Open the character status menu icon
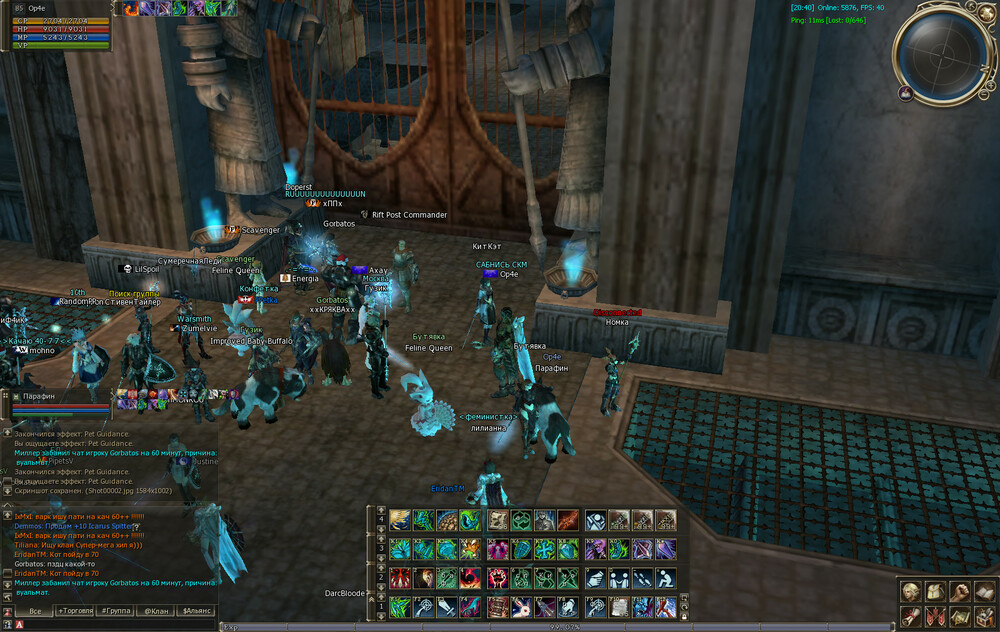Viewport: 1000px width, 632px height. 910,591
